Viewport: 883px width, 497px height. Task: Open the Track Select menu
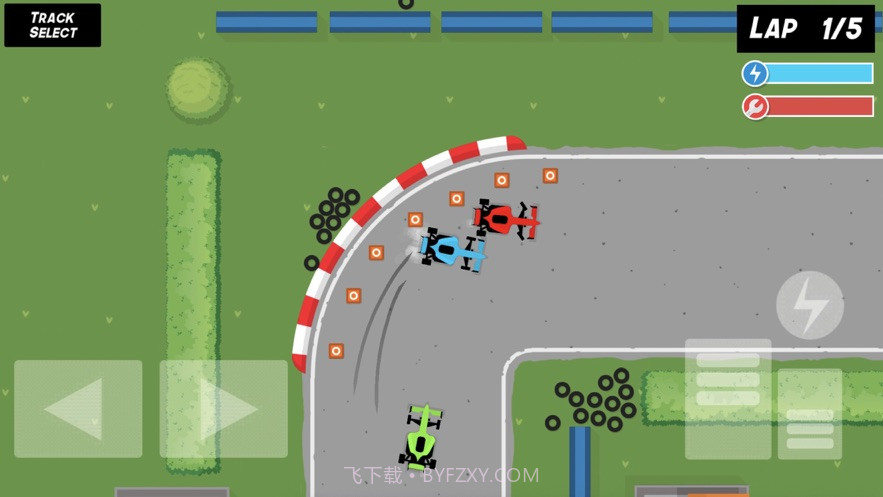pos(53,25)
